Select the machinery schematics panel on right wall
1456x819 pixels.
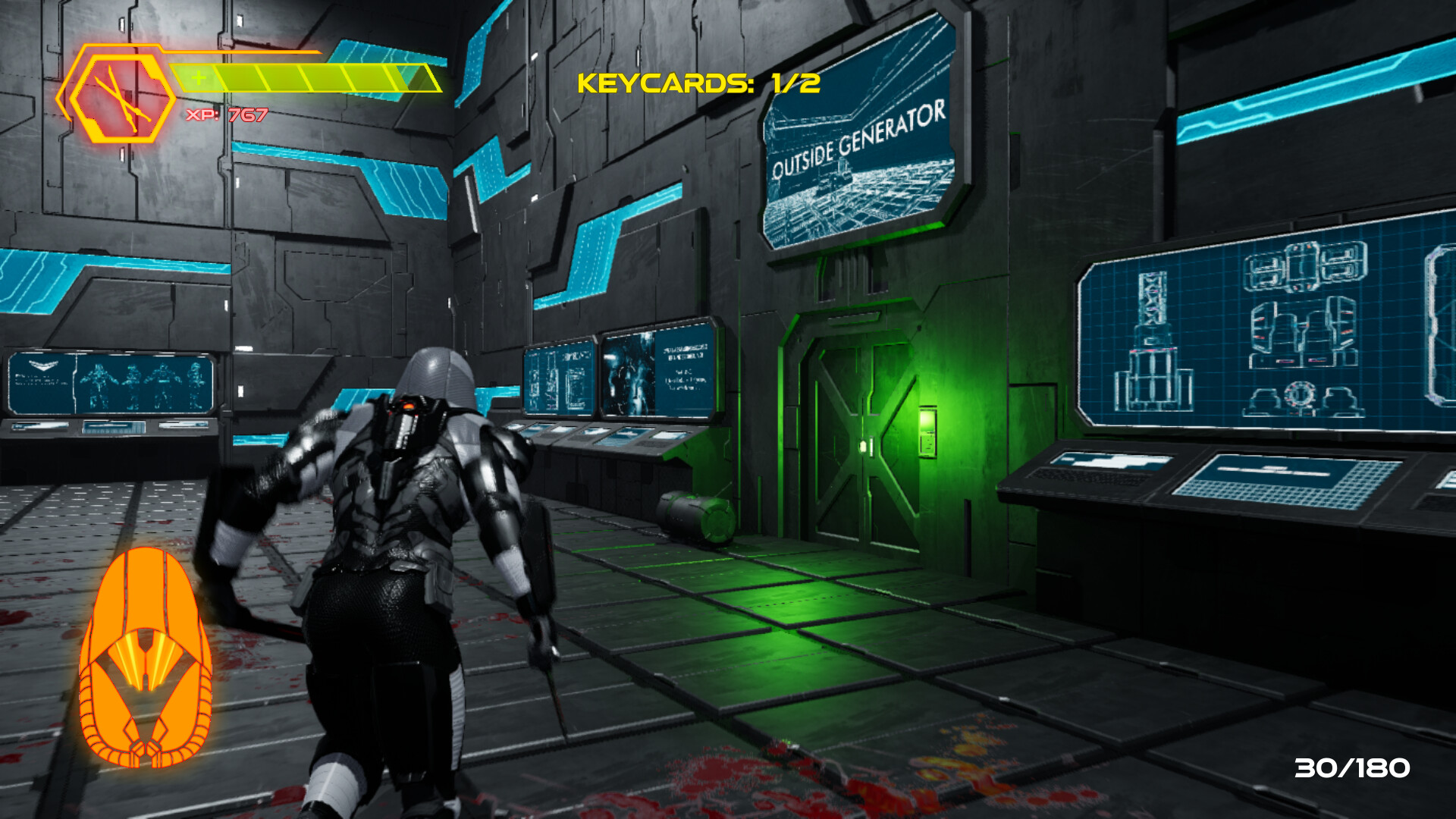pos(1304,326)
